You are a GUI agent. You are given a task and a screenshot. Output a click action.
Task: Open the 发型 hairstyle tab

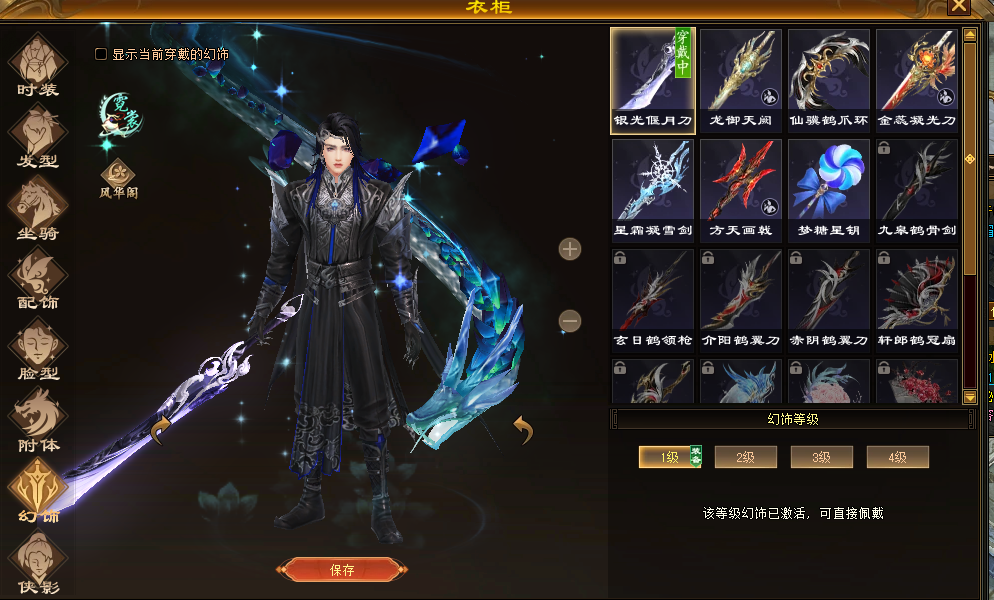pyautogui.click(x=38, y=136)
